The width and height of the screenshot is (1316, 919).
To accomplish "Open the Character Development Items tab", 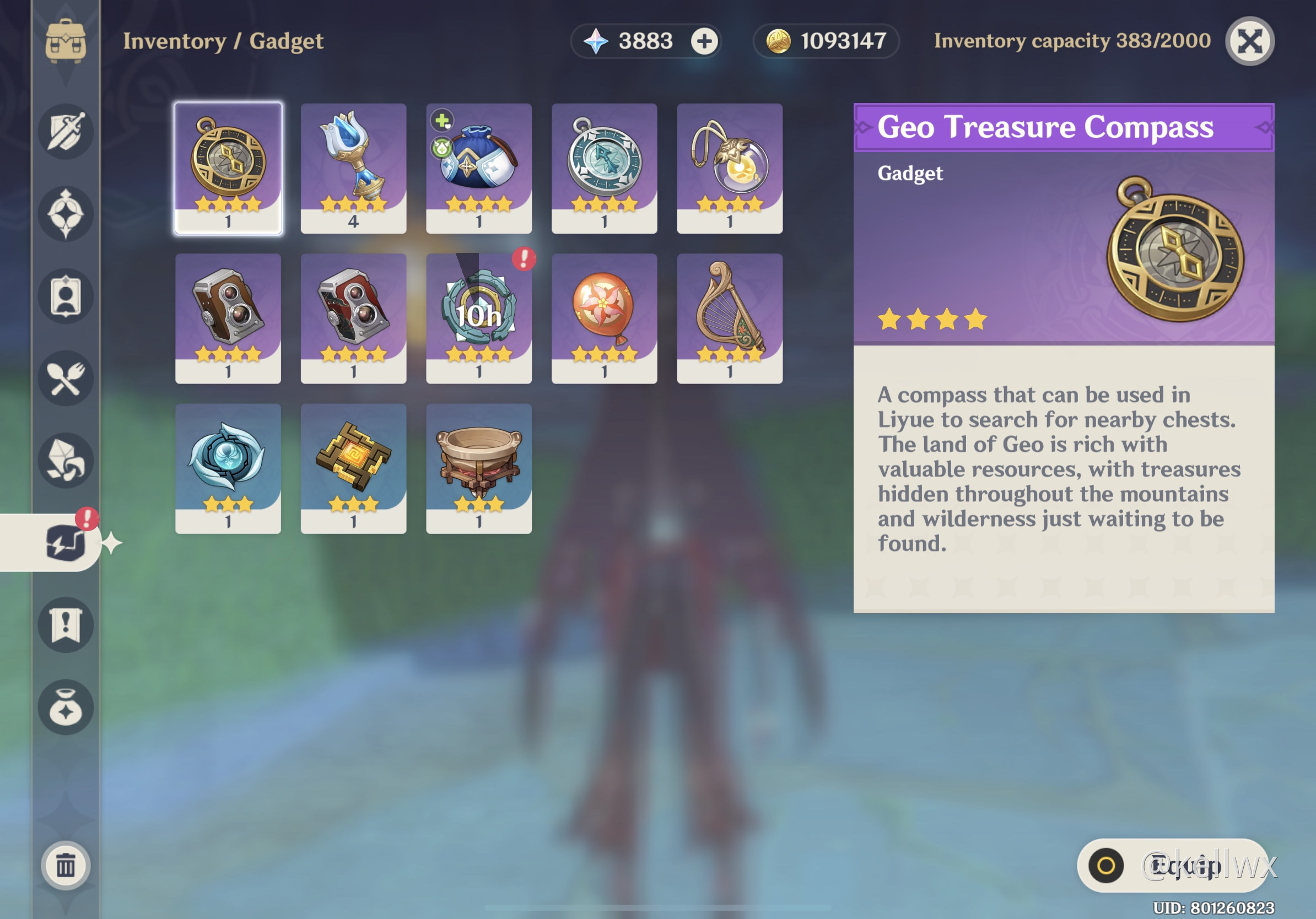I will click(66, 296).
